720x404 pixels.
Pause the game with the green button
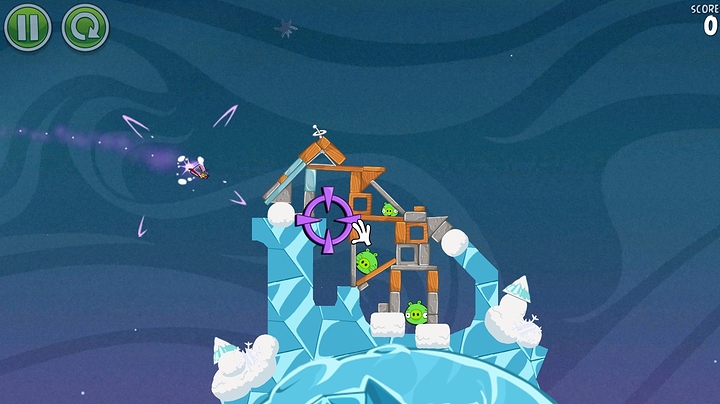click(x=27, y=27)
